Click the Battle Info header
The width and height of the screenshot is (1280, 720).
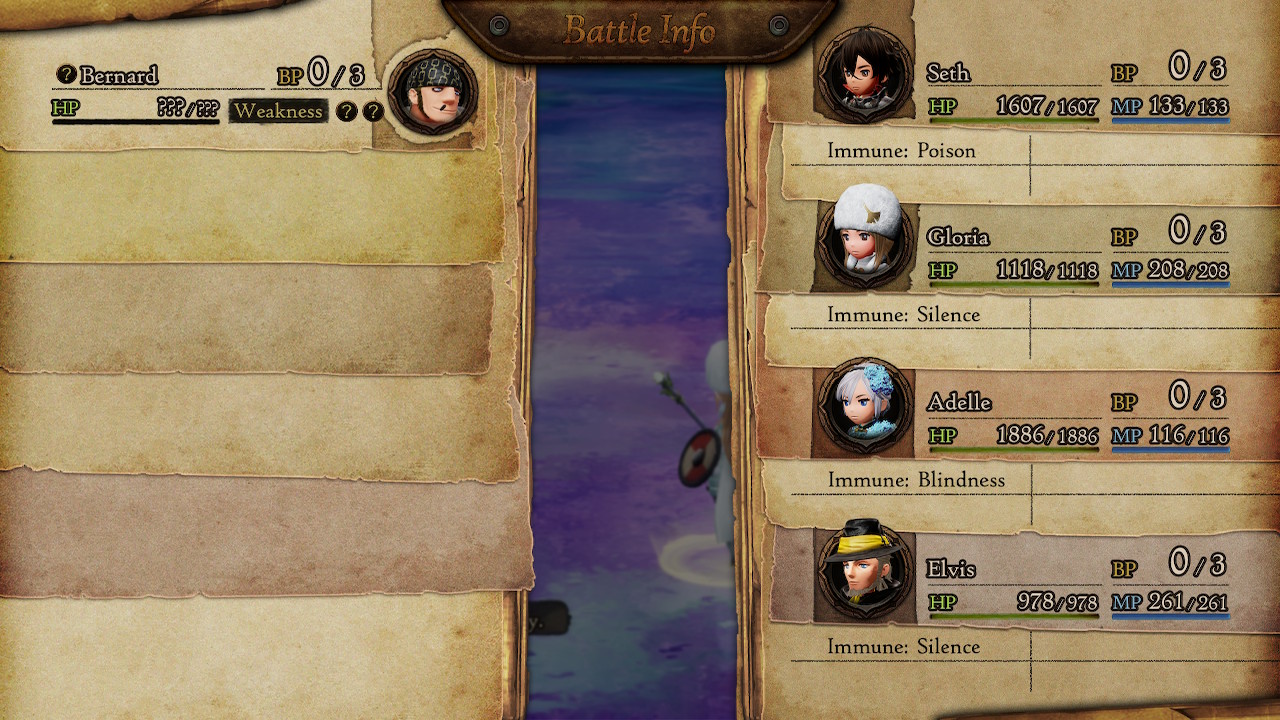click(639, 30)
